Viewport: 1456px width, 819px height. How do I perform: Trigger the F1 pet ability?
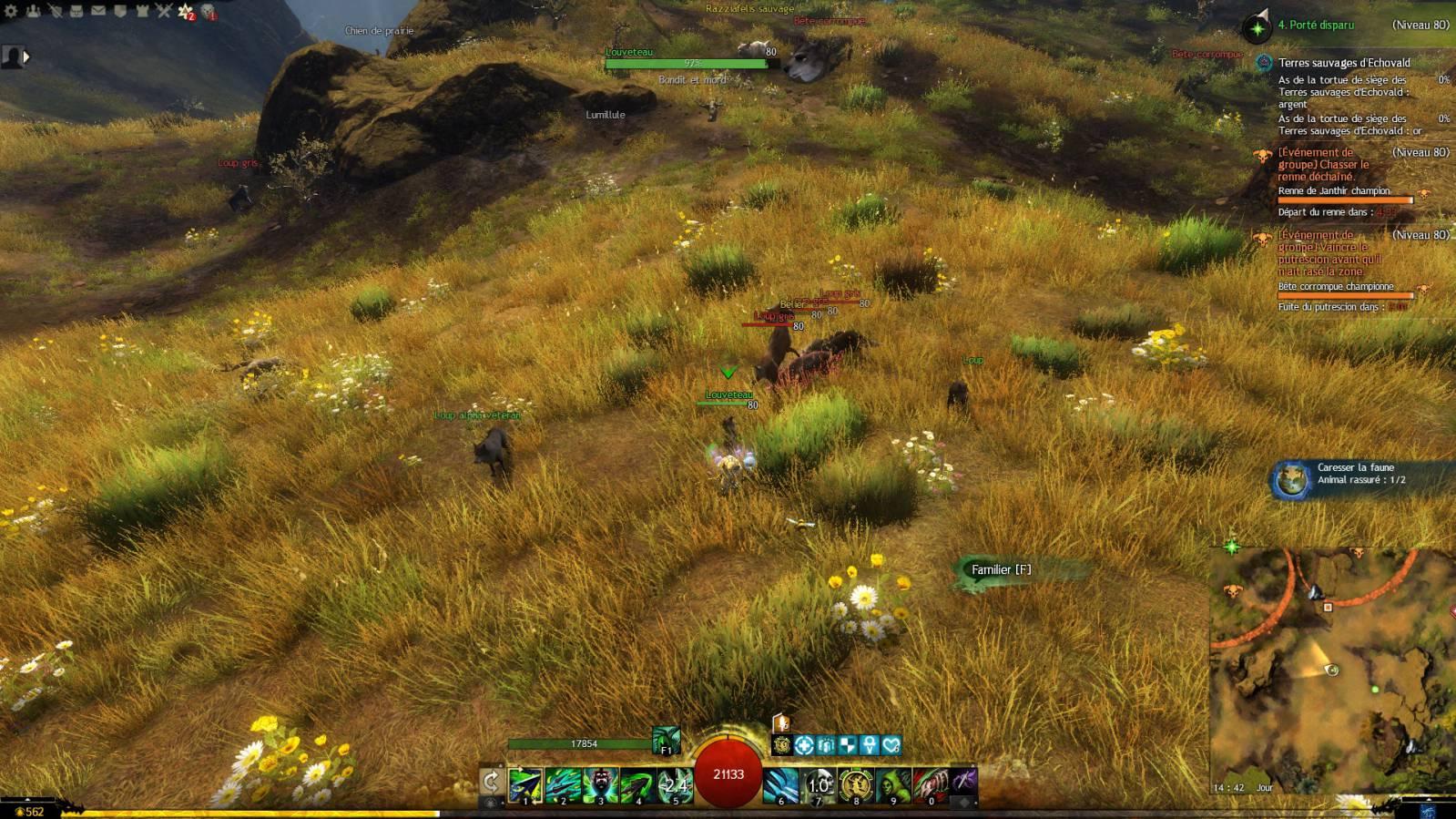pos(666,741)
